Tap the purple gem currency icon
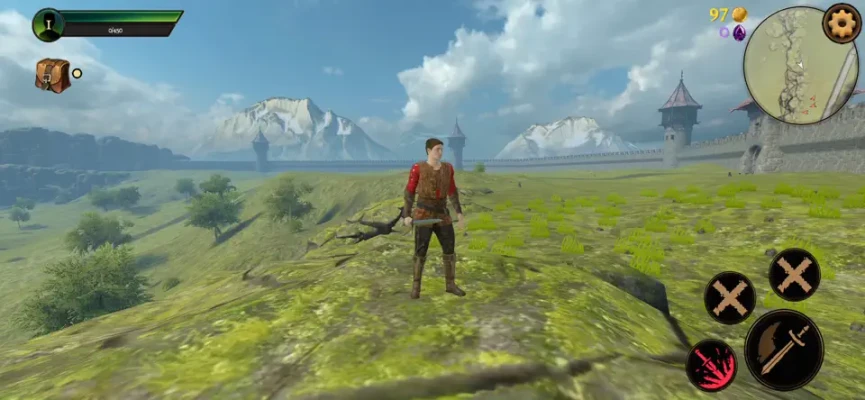 pos(739,32)
